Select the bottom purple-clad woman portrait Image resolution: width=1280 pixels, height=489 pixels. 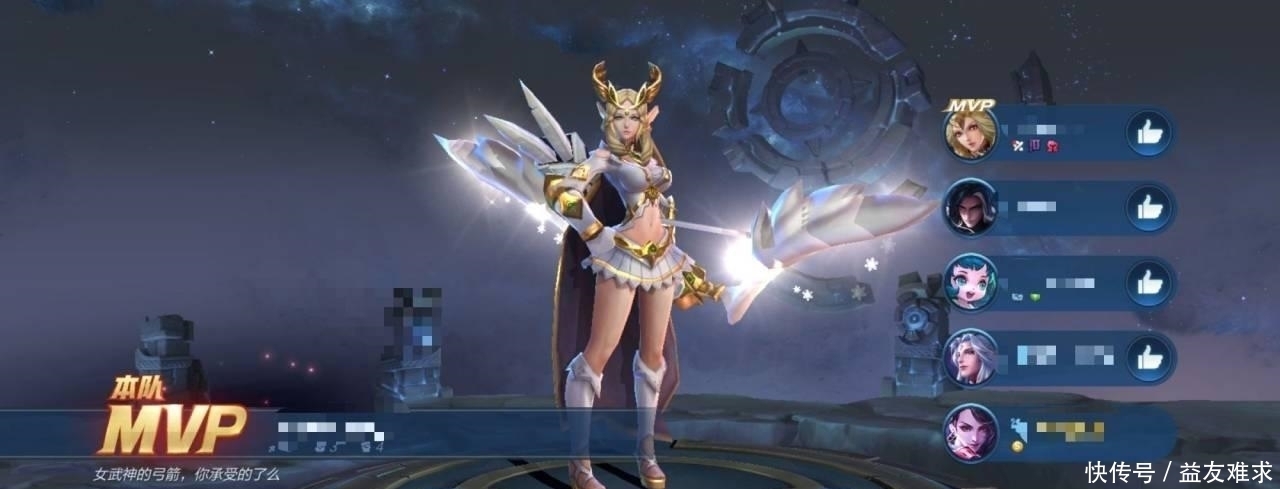coord(971,433)
